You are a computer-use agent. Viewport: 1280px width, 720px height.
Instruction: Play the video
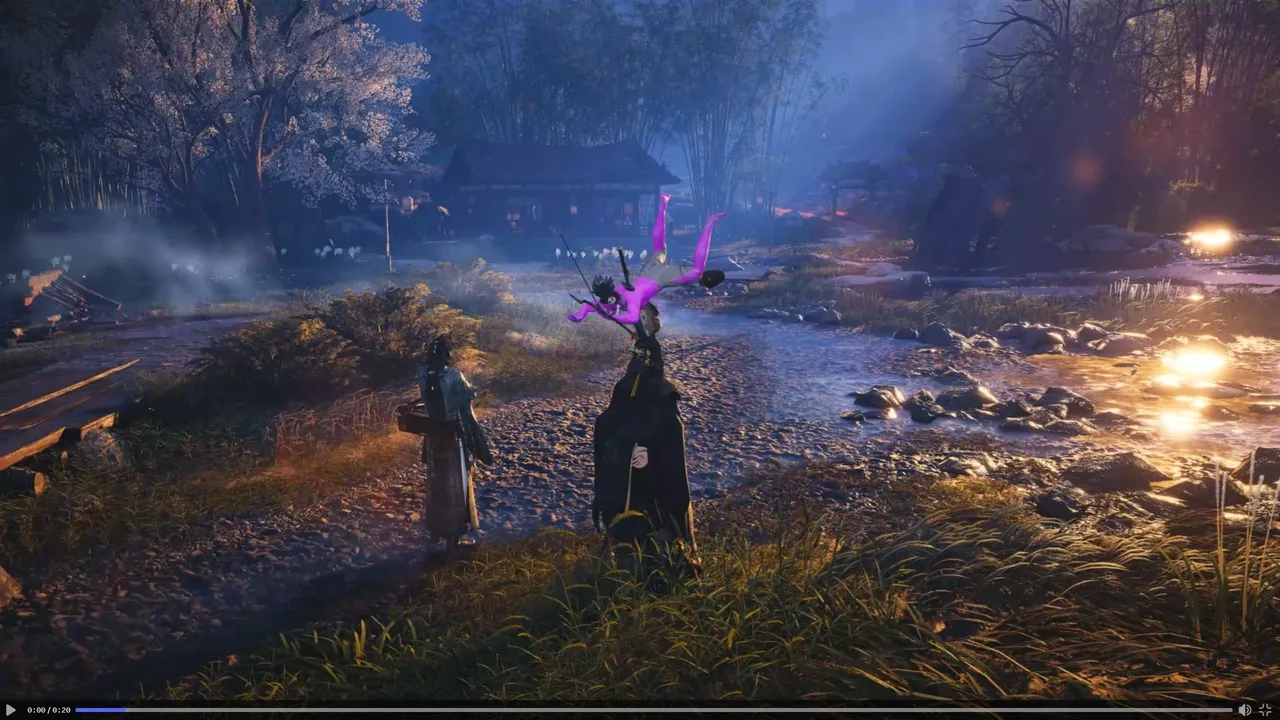tap(11, 710)
